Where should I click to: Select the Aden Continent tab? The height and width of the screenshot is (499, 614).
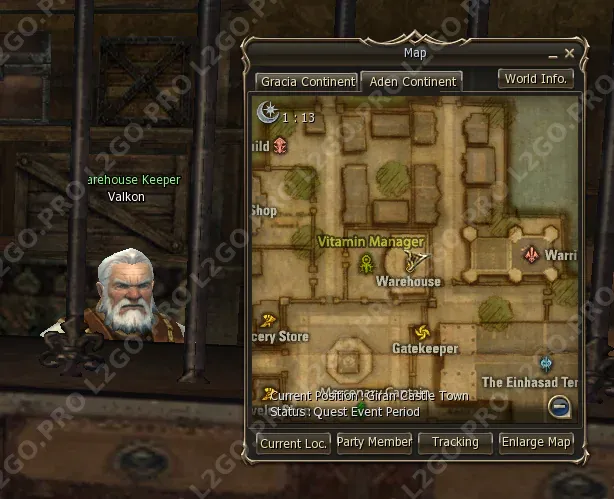tap(411, 81)
